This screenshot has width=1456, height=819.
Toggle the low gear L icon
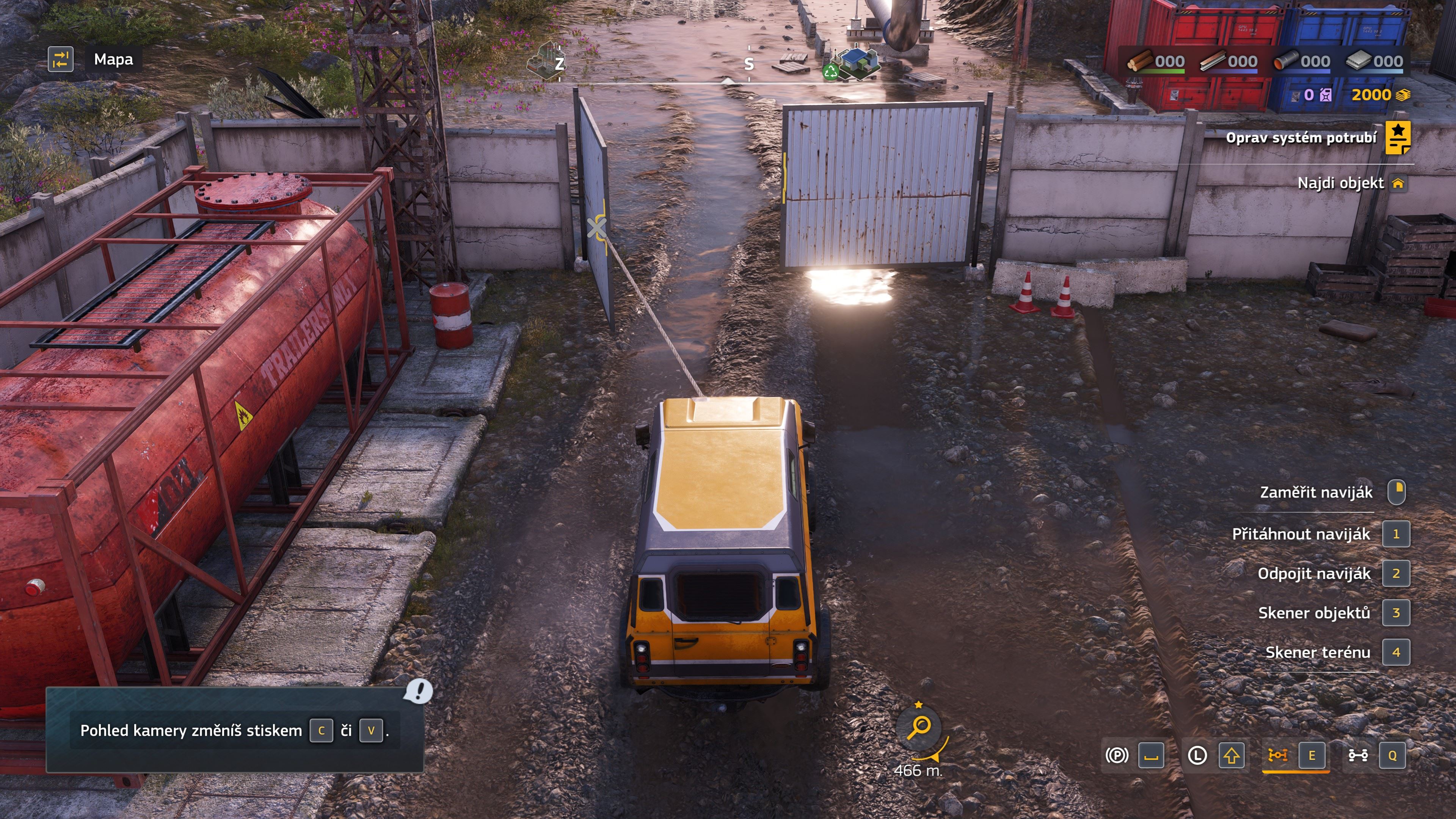click(x=1197, y=755)
